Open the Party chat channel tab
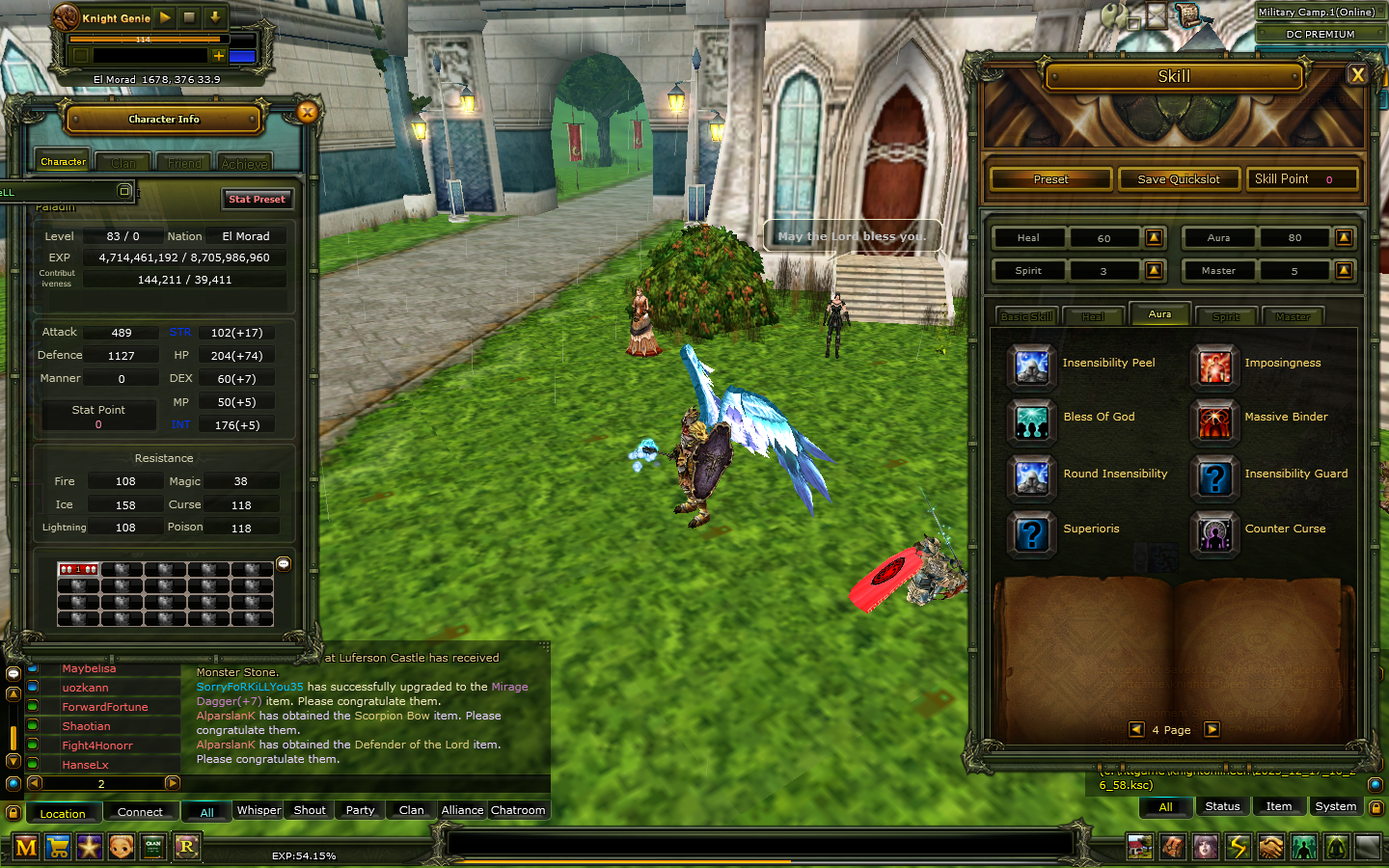Viewport: 1389px width, 868px height. click(x=359, y=810)
